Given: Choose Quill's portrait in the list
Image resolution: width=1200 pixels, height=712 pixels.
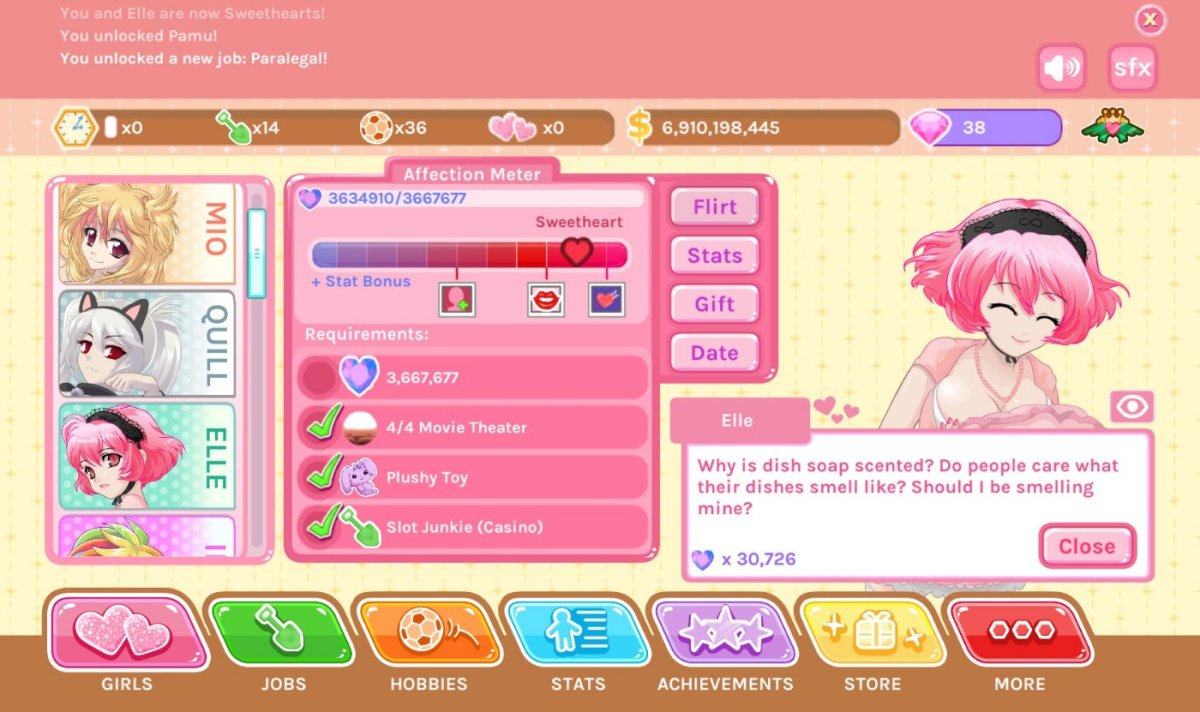Looking at the screenshot, I should point(147,343).
